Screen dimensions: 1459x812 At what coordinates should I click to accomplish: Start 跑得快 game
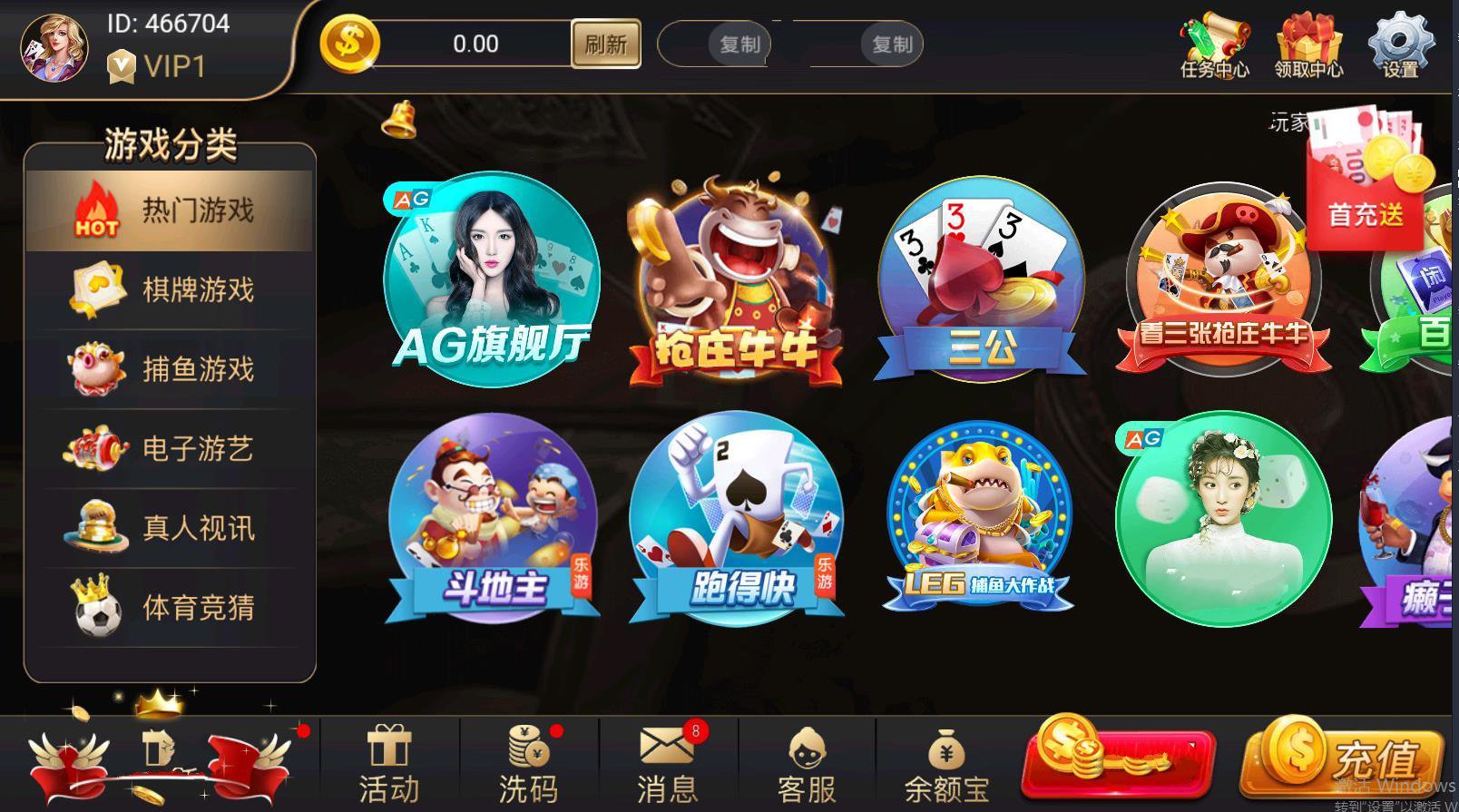[x=736, y=522]
